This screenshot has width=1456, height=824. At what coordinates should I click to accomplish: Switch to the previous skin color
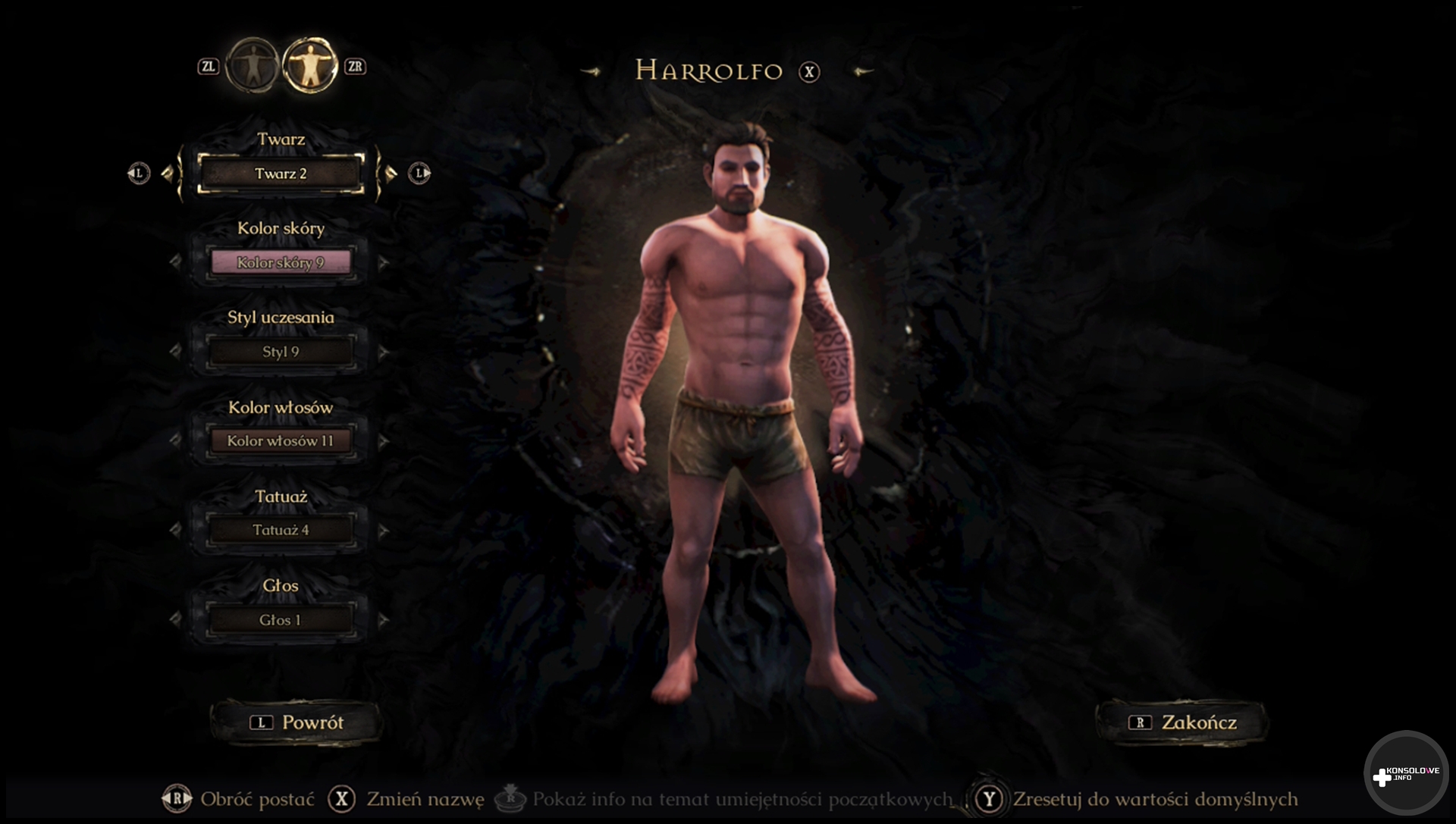coord(176,262)
